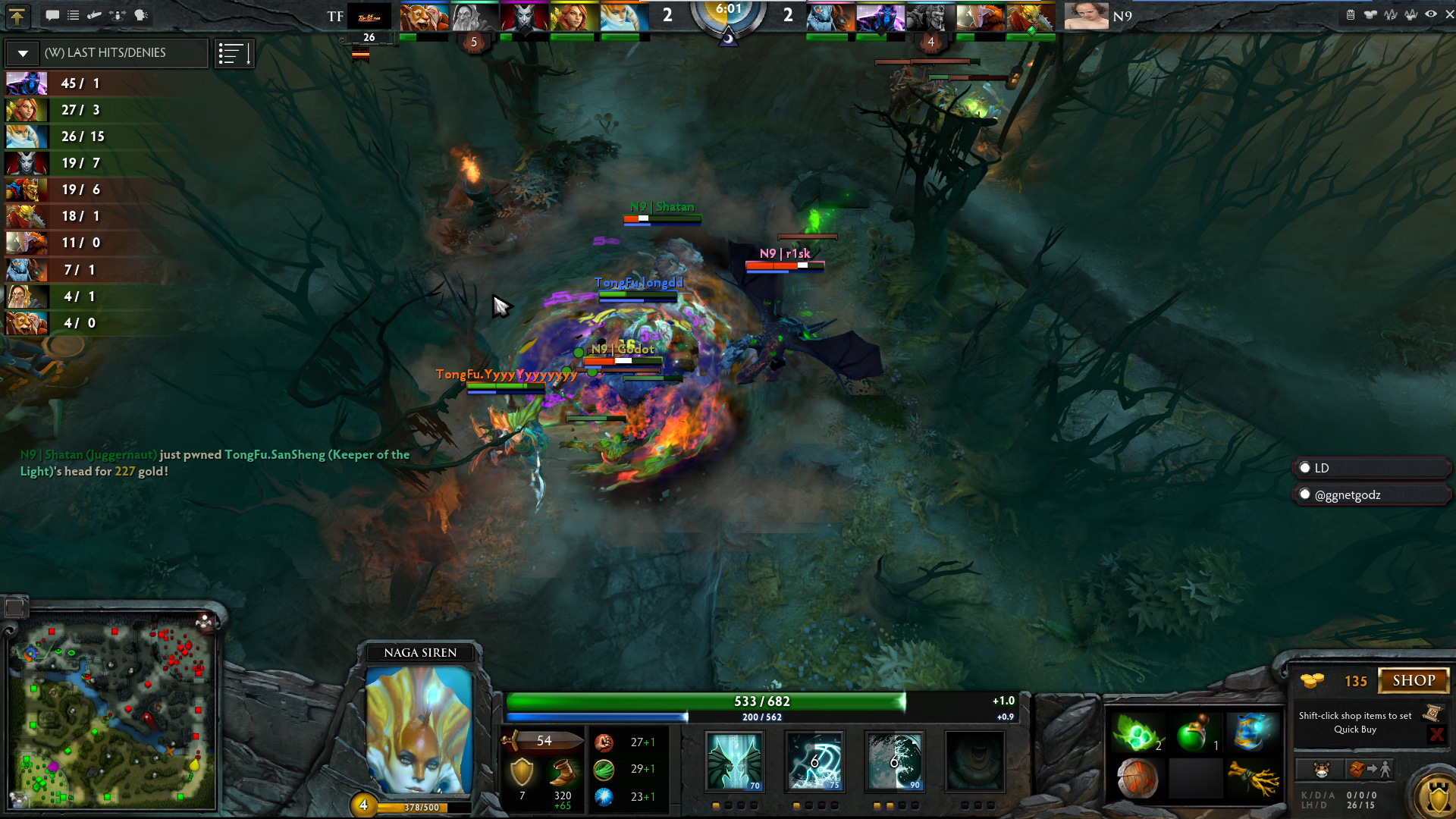This screenshot has width=1456, height=819.
Task: Click the Rip Tide ability icon
Action: tap(894, 761)
